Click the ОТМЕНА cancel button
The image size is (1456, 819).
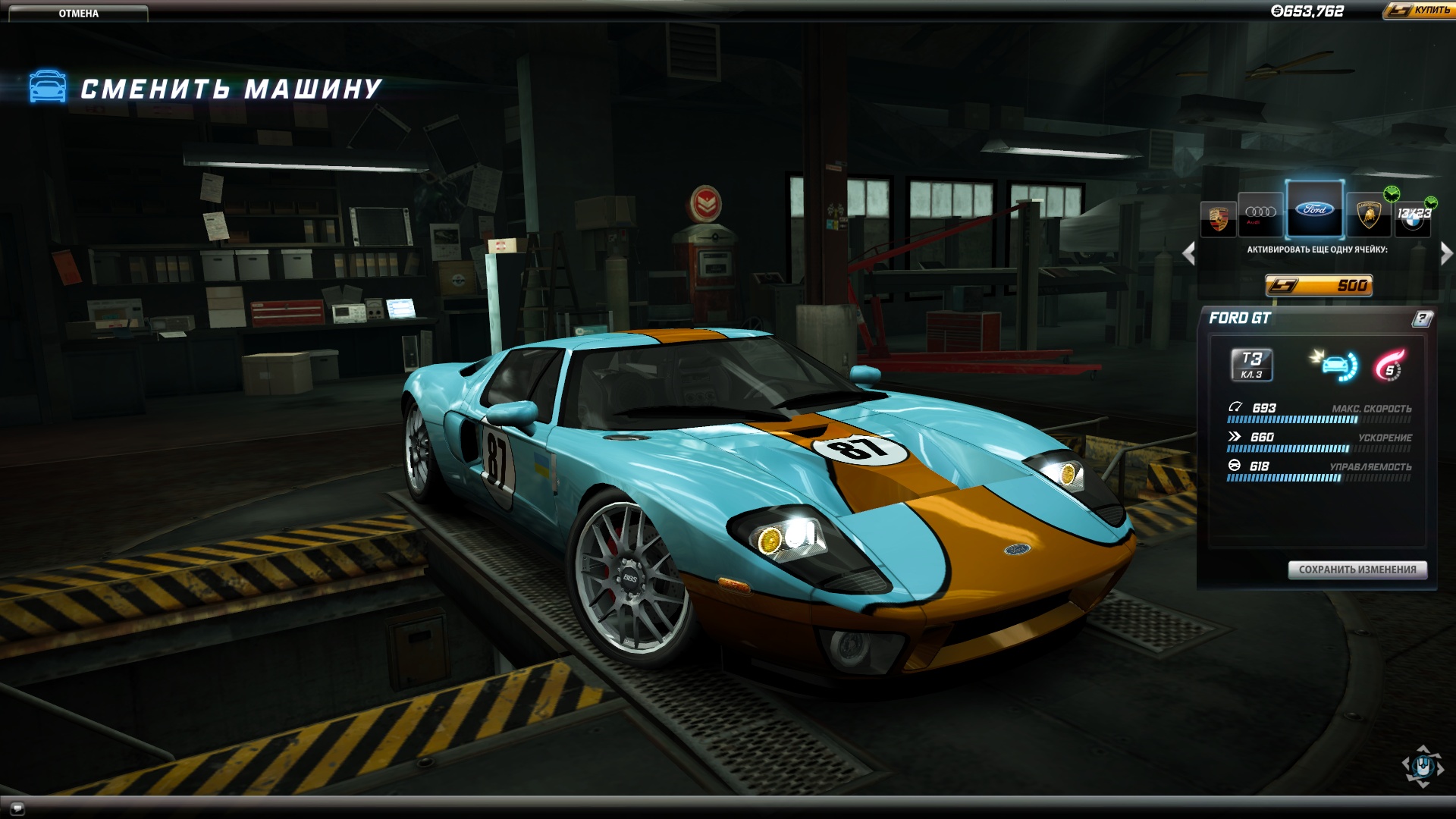[78, 13]
